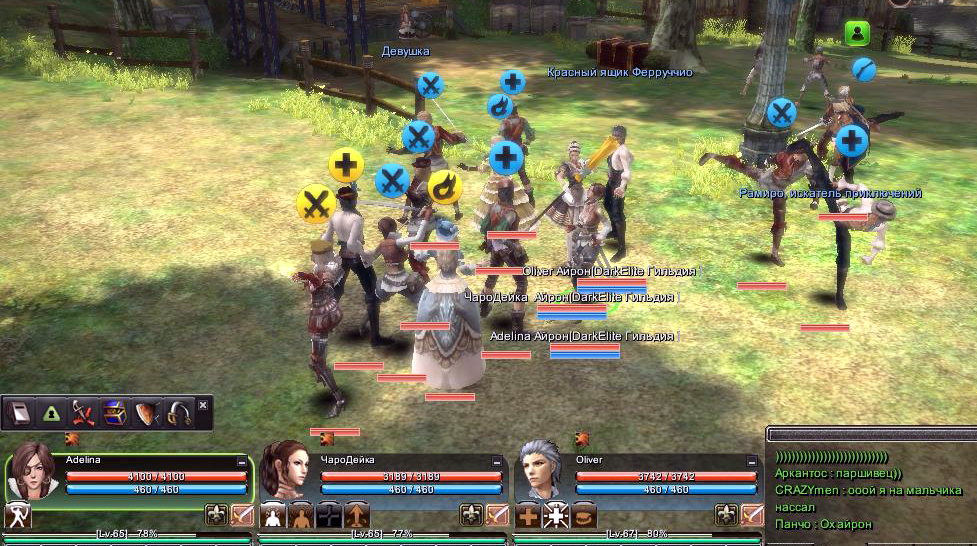The height and width of the screenshot is (546, 977).
Task: Open the orange shield menu icon
Action: click(x=146, y=412)
